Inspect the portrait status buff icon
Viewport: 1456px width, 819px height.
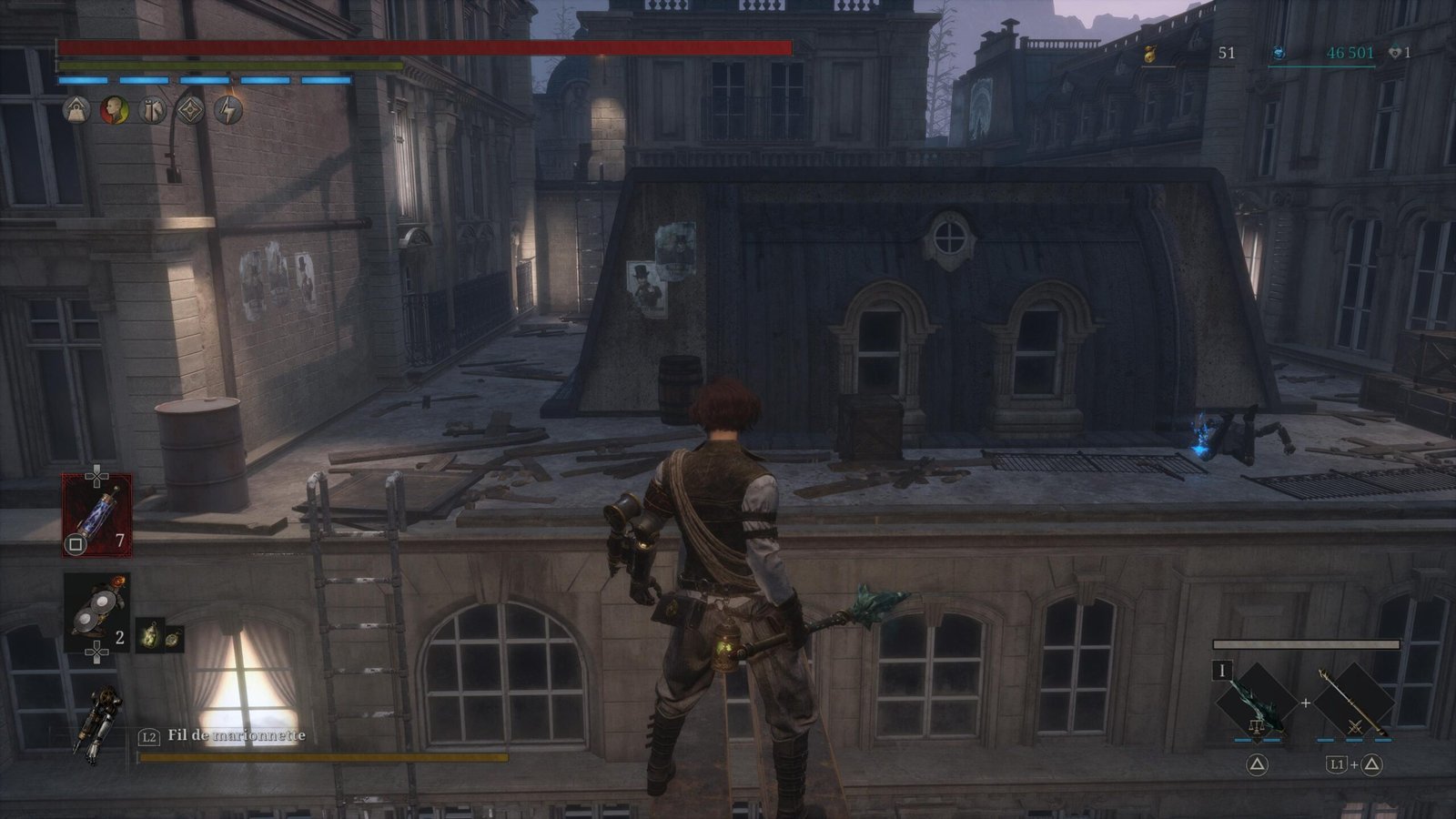click(114, 111)
